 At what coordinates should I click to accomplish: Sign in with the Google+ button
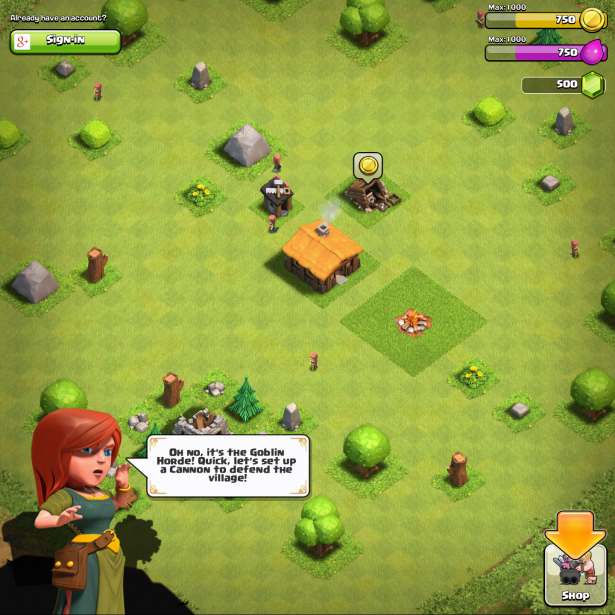tap(65, 41)
